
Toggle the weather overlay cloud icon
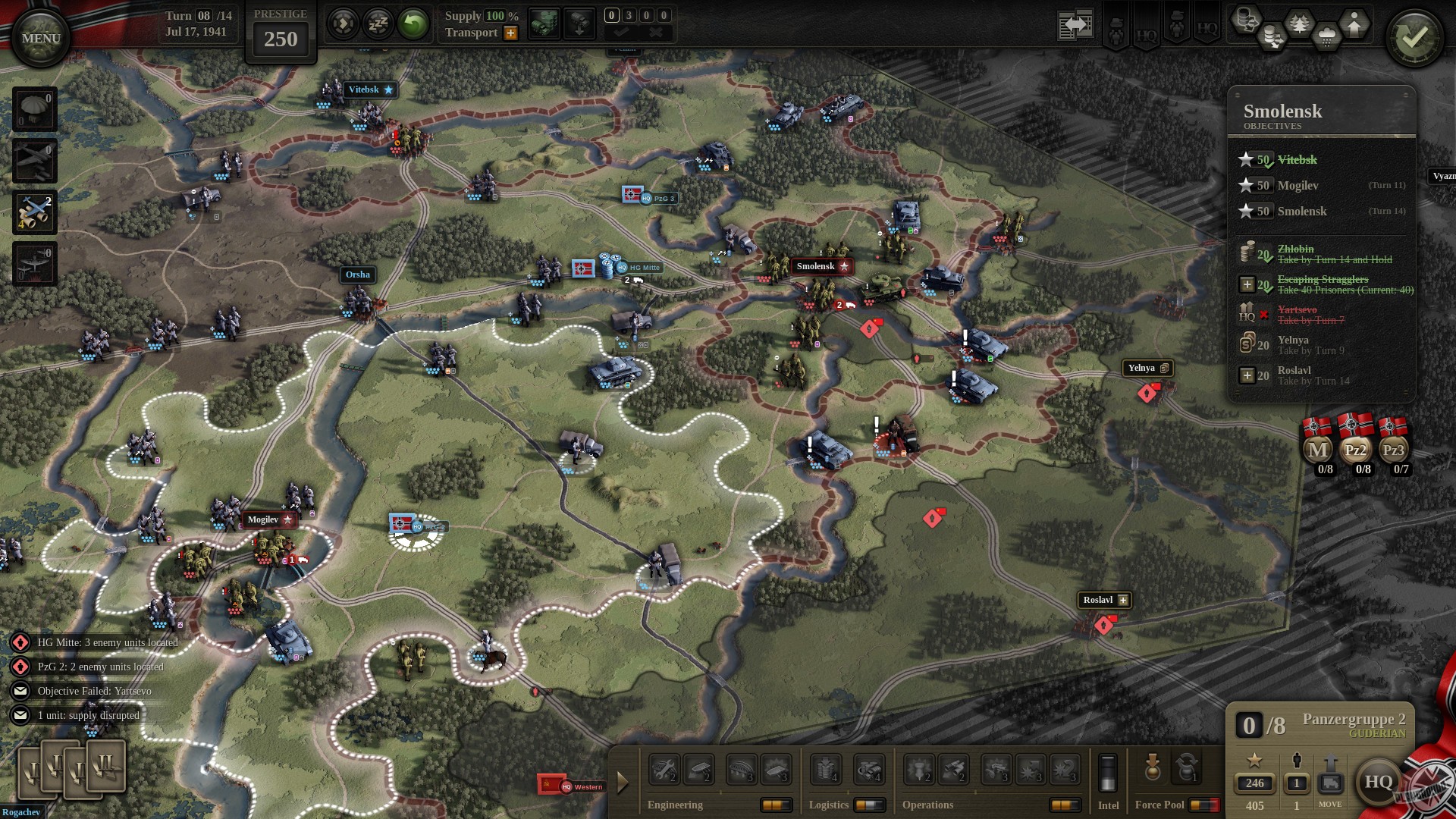tap(1326, 36)
